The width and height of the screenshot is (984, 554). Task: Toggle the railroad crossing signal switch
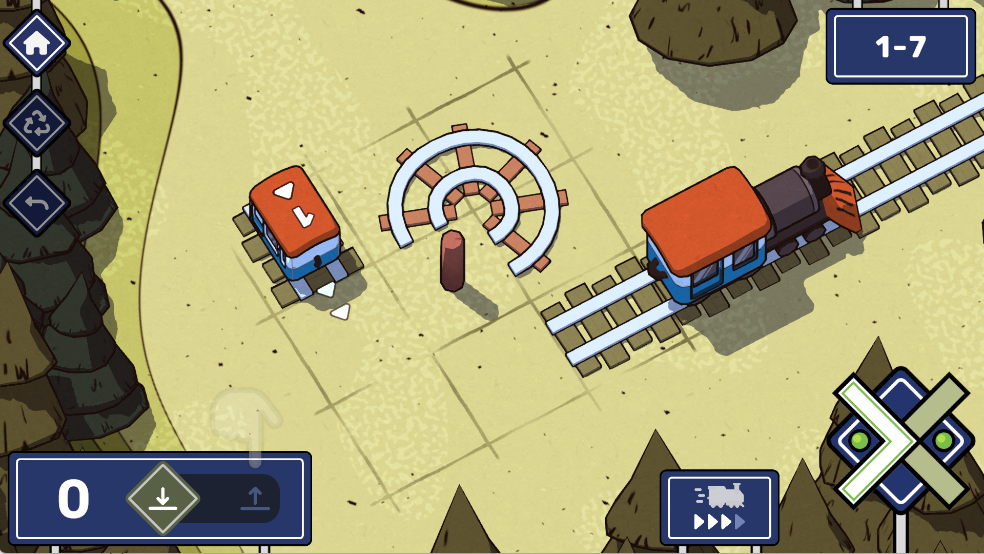click(x=901, y=440)
